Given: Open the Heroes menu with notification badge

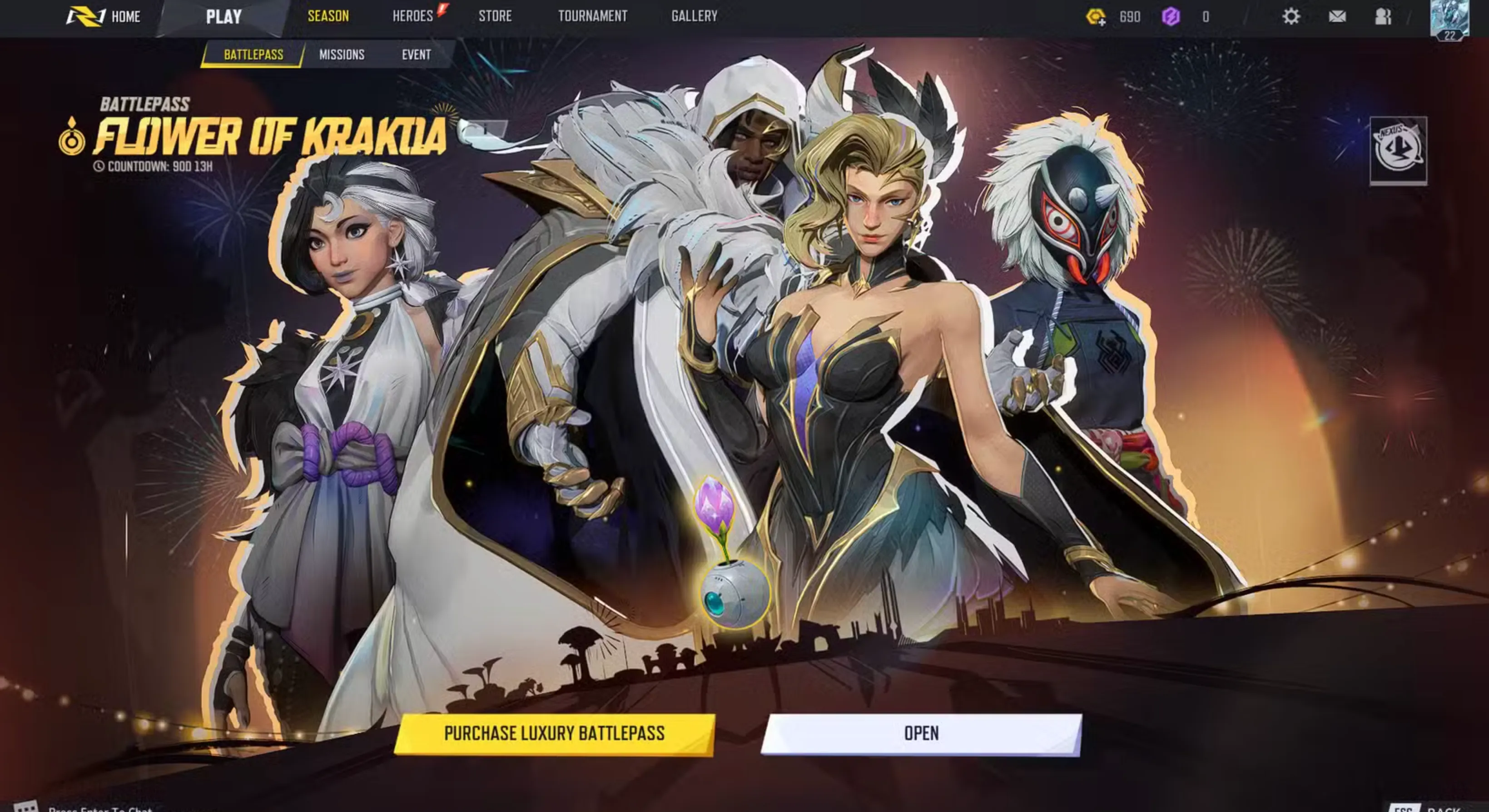Looking at the screenshot, I should point(414,16).
